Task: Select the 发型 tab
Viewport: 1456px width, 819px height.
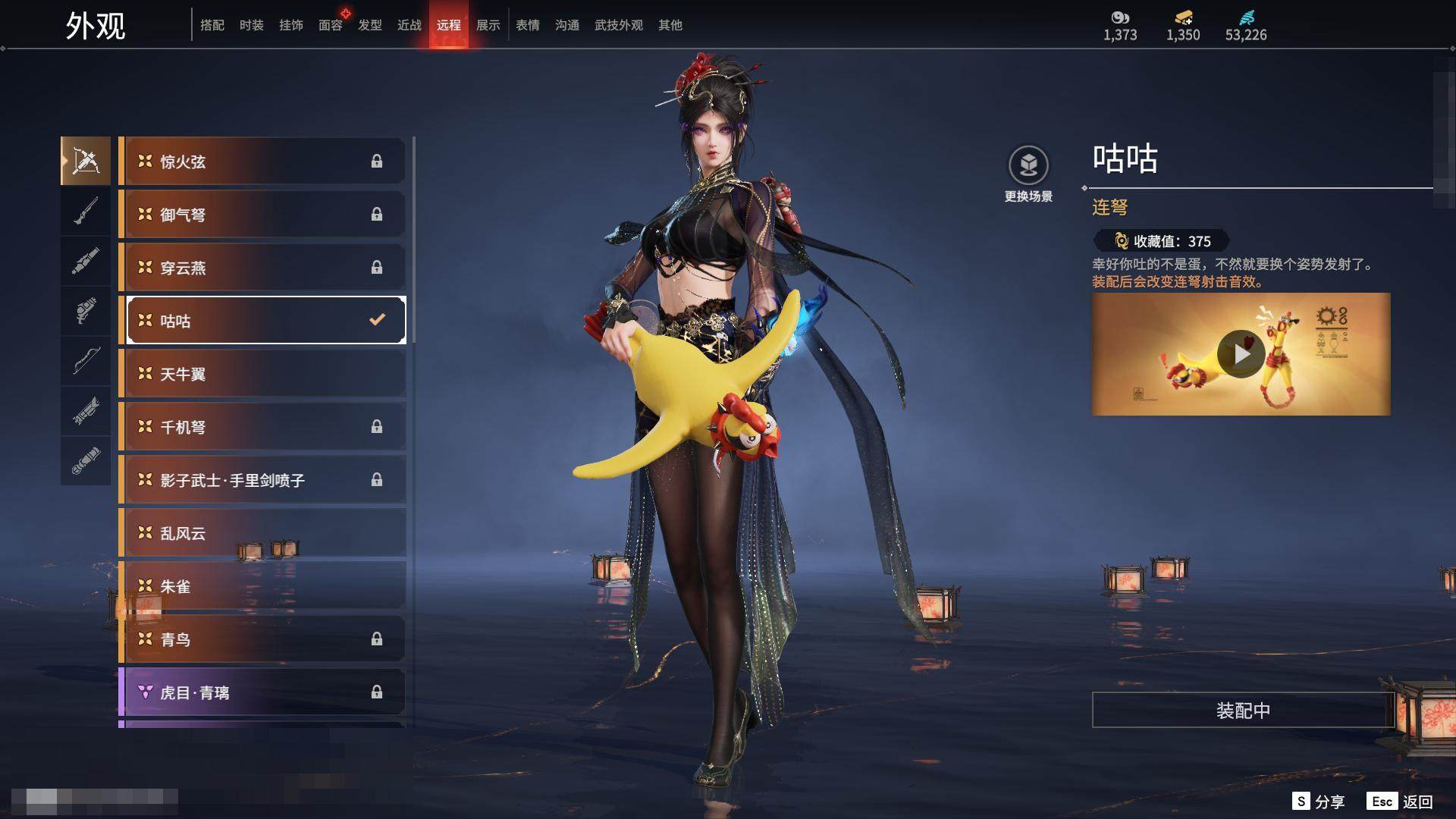Action: (369, 25)
